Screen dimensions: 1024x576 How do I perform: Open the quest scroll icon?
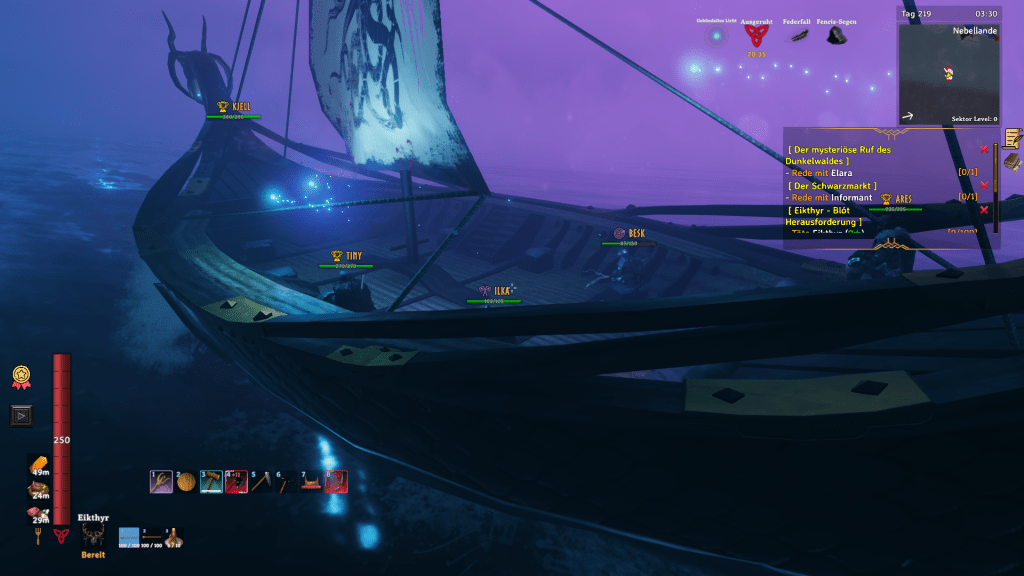(1012, 138)
